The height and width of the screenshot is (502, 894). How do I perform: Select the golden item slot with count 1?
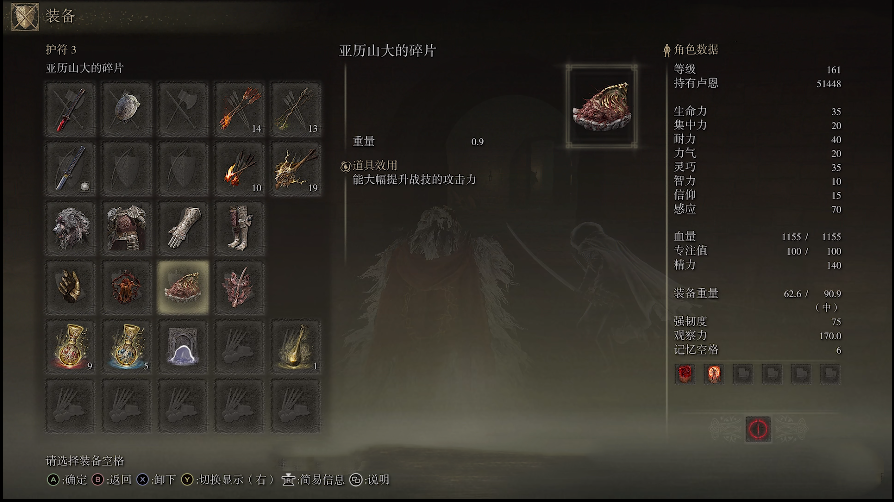point(297,346)
